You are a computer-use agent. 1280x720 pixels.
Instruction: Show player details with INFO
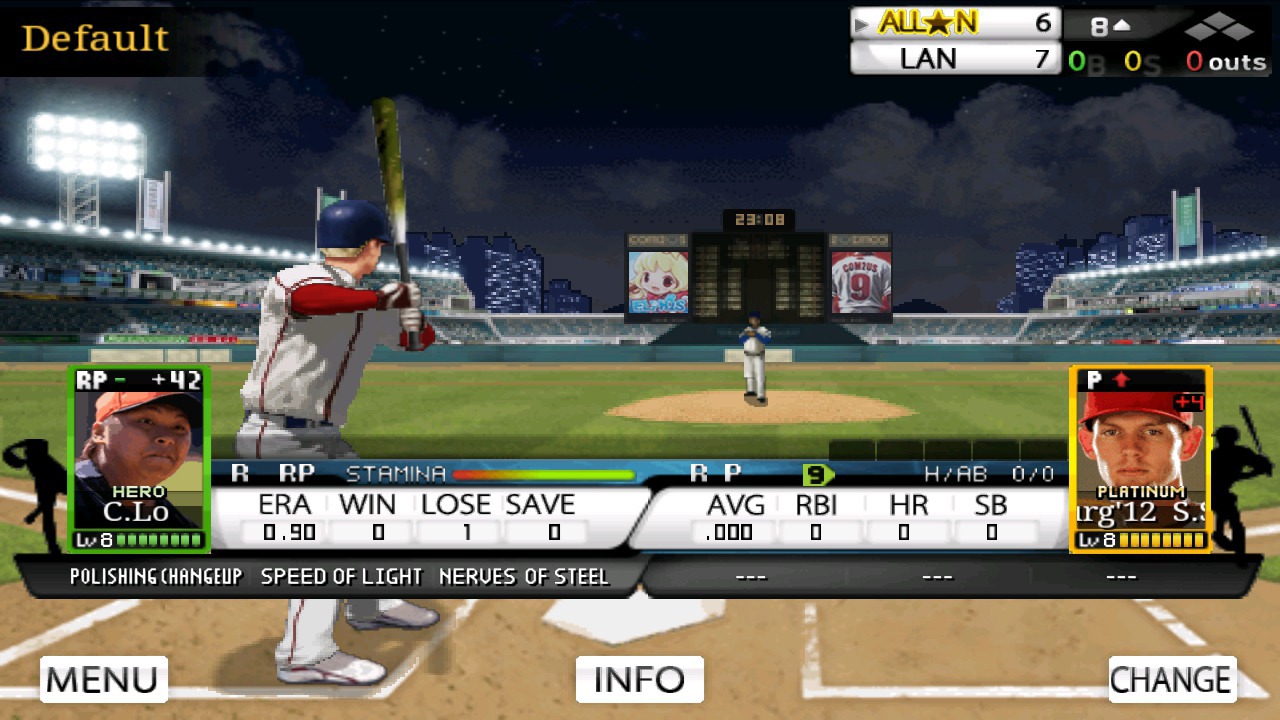point(639,680)
